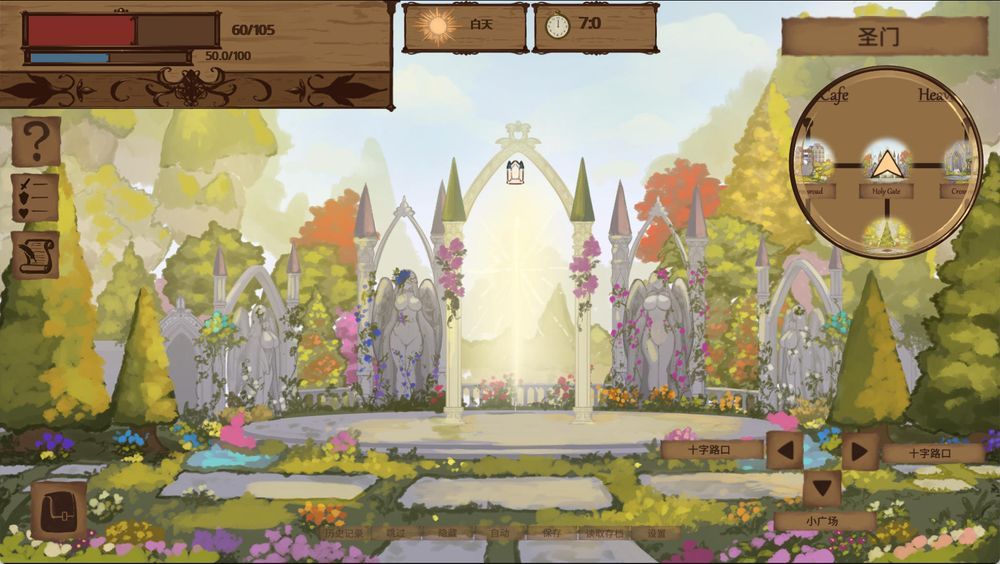Open the checklist task icon
This screenshot has height=564, width=1000.
click(x=35, y=197)
